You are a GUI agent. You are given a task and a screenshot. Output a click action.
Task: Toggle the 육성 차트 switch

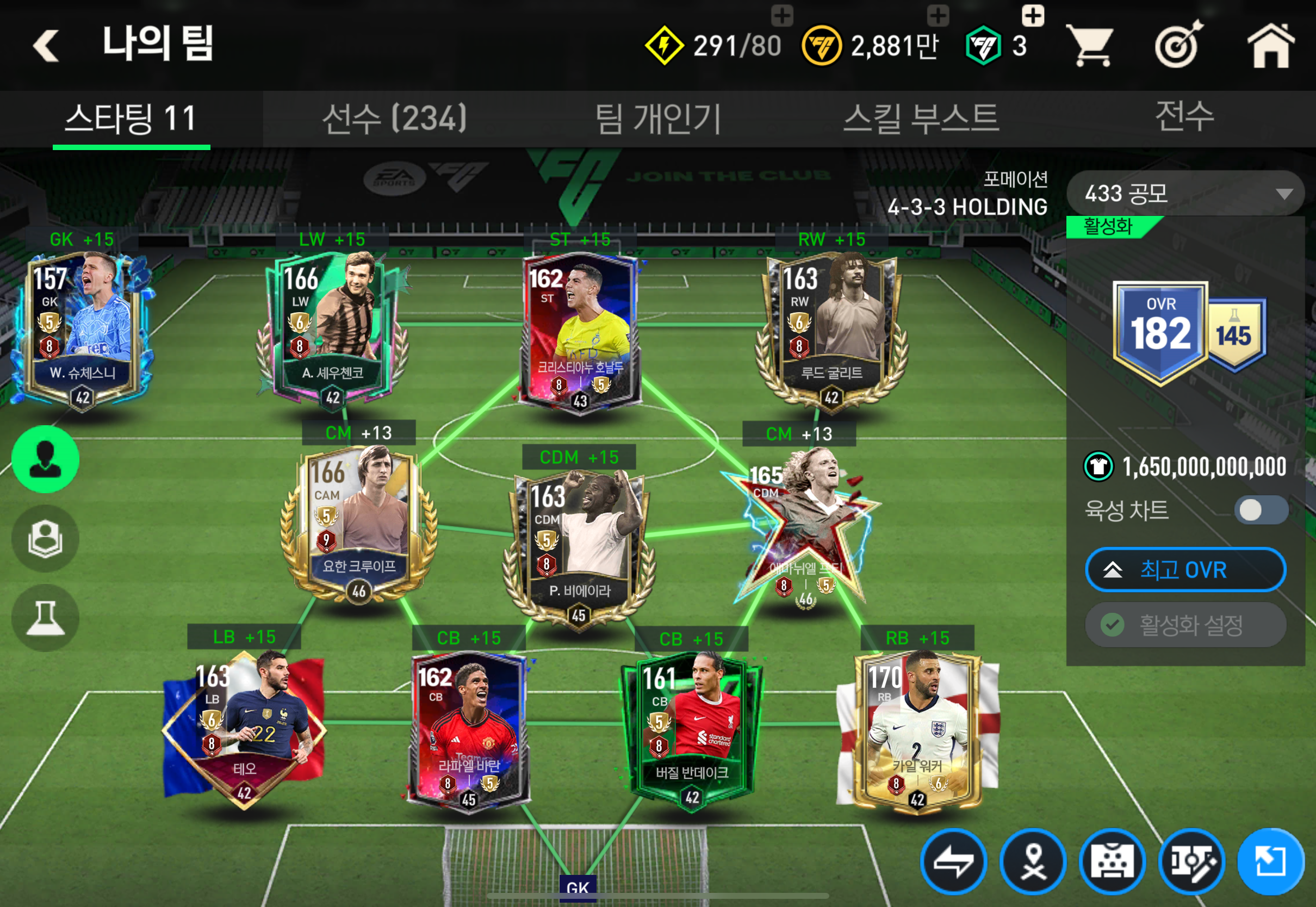tap(1261, 510)
